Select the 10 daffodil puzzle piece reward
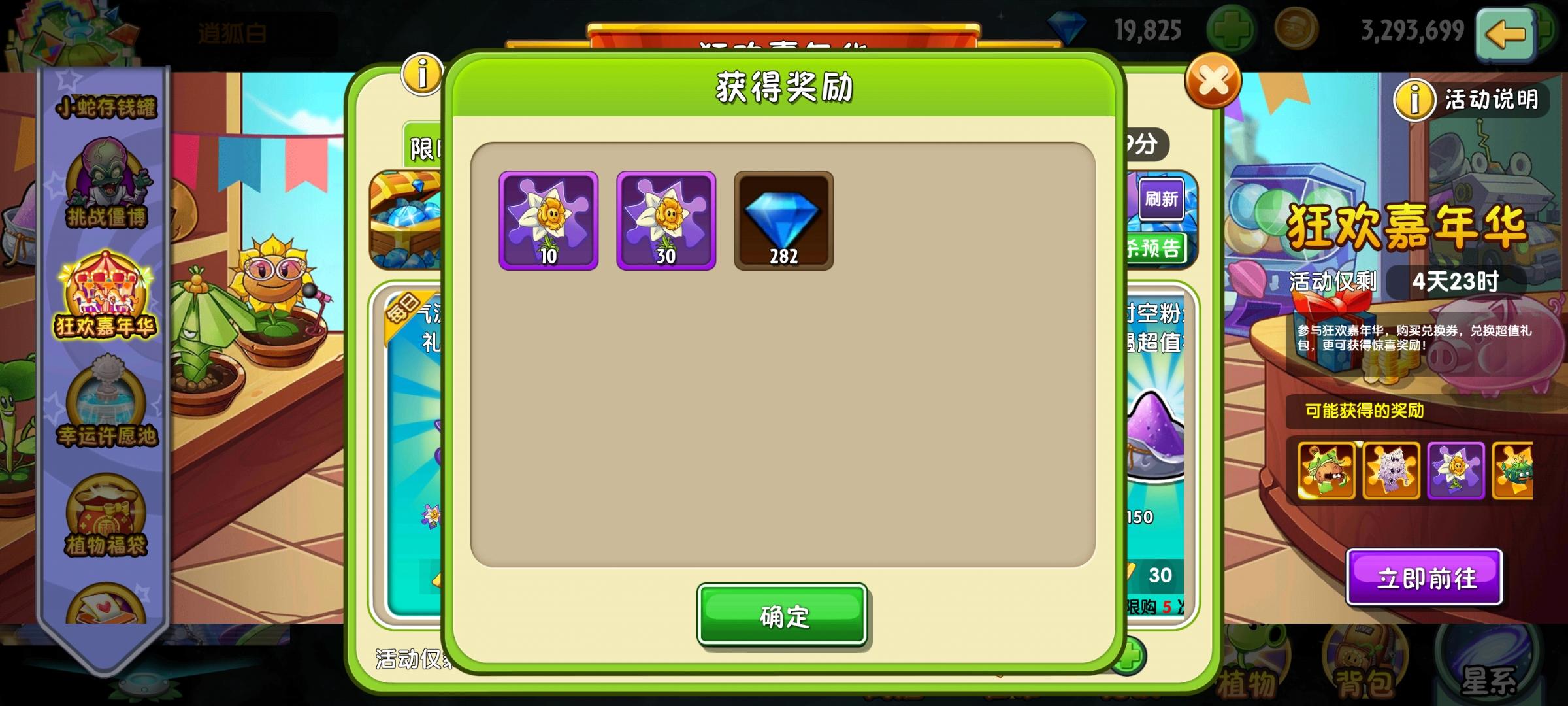The height and width of the screenshot is (706, 1568). coord(549,222)
